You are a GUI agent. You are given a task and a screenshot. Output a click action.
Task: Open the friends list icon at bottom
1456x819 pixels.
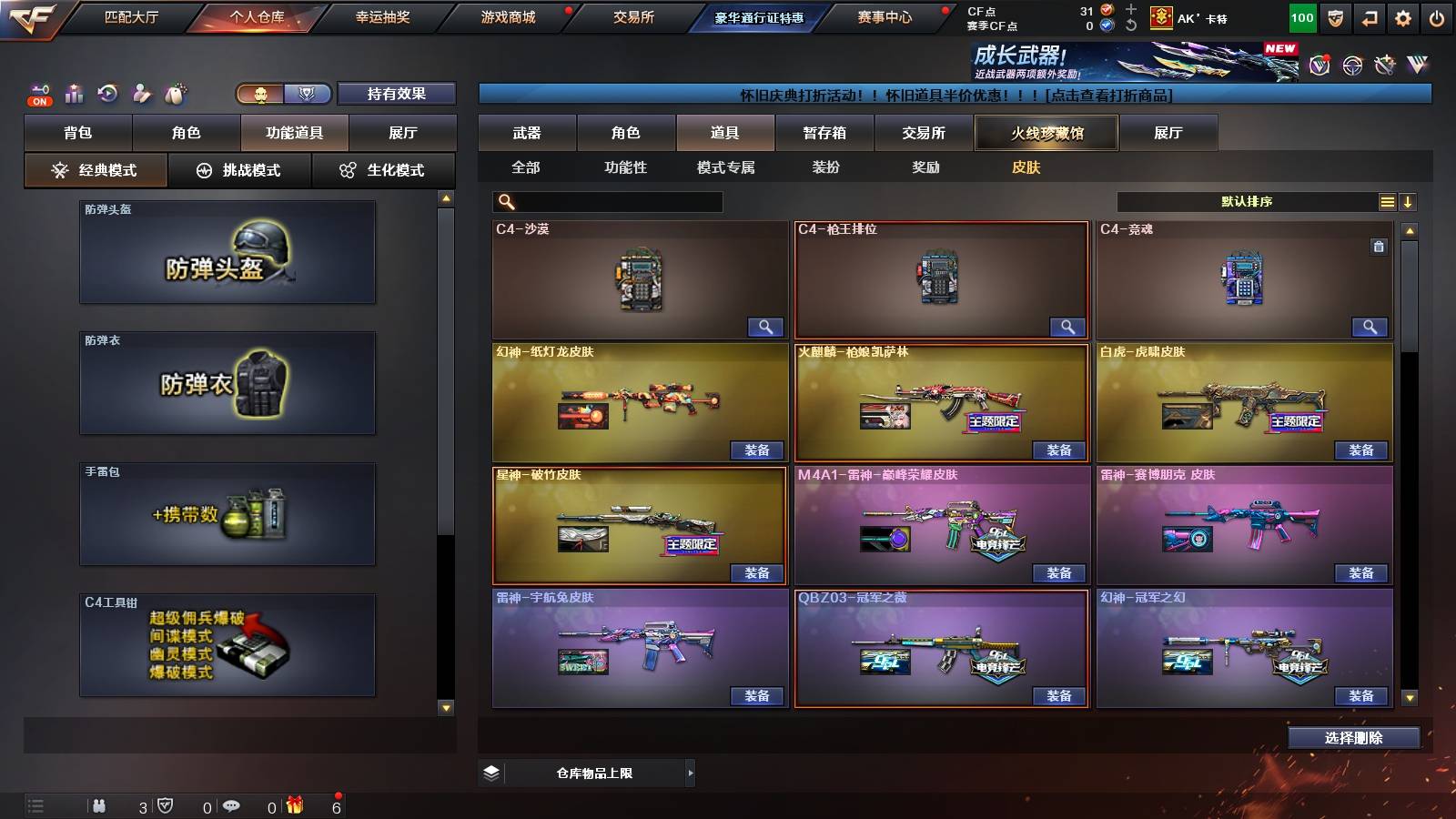pos(100,806)
